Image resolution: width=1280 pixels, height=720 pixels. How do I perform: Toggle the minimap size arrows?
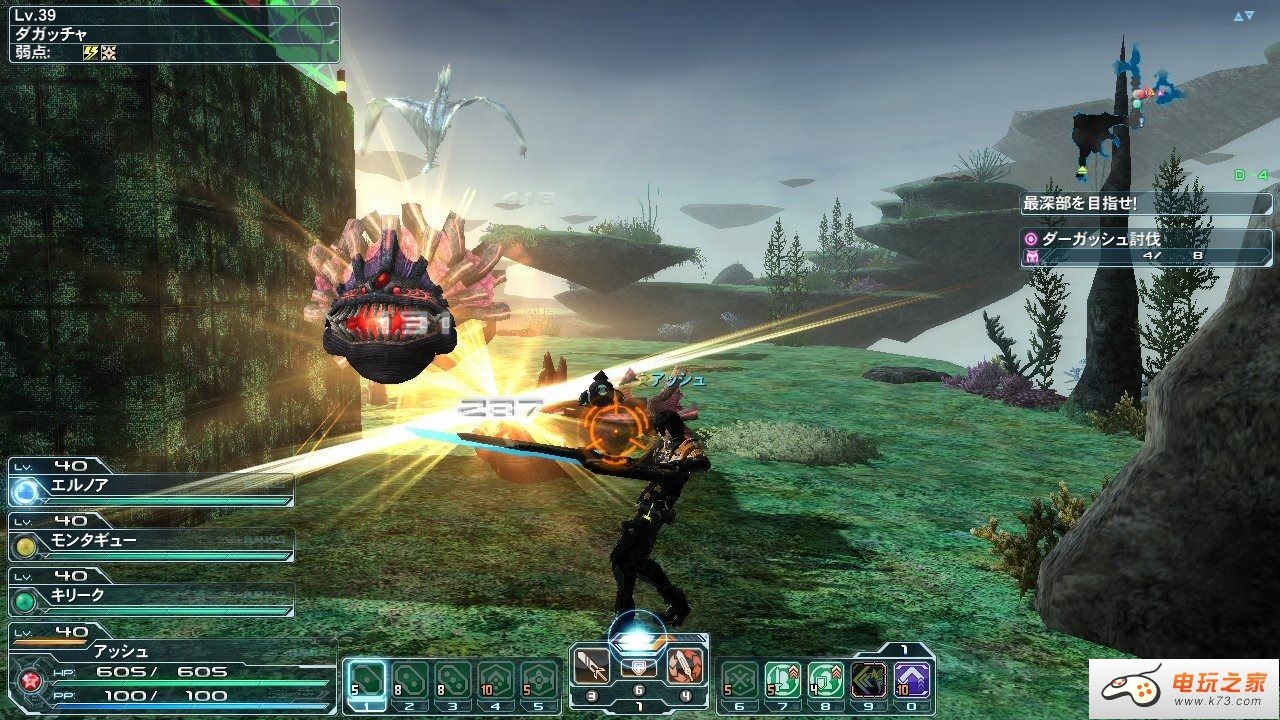pos(1243,16)
